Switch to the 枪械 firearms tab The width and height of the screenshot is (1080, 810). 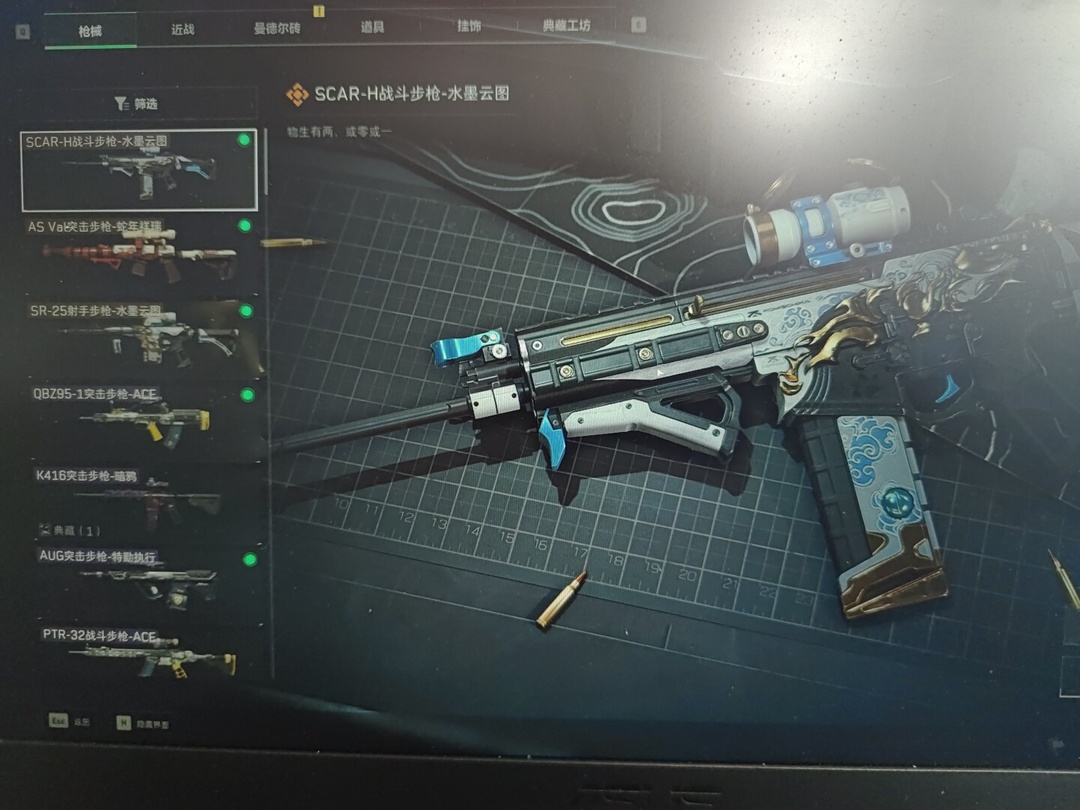[90, 30]
